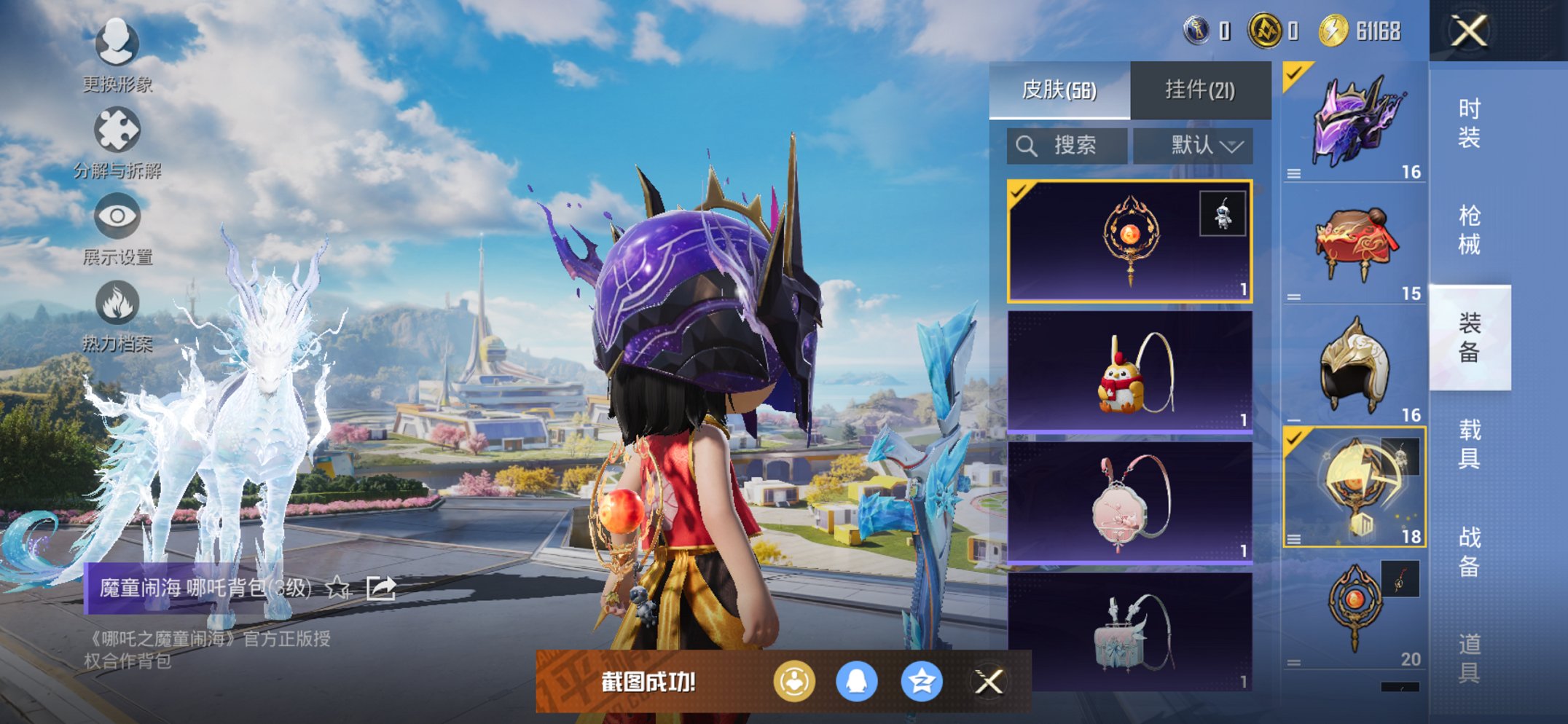This screenshot has width=1568, height=724.
Task: Close the wardrobe with the top-right X
Action: tap(1469, 31)
